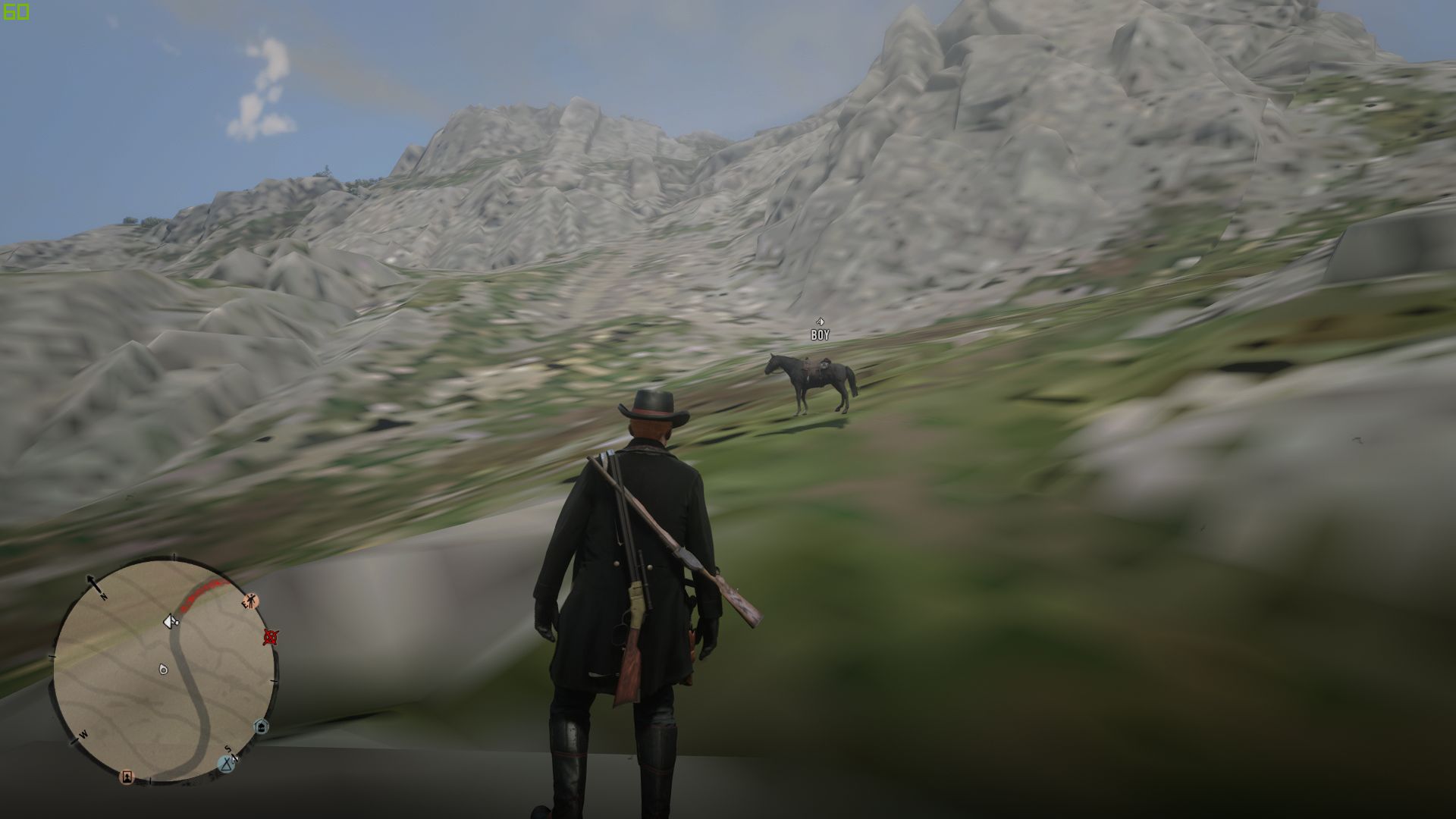Viewport: 1456px width, 819px height.
Task: Click the W compass letter on the minimap
Action: 83,734
